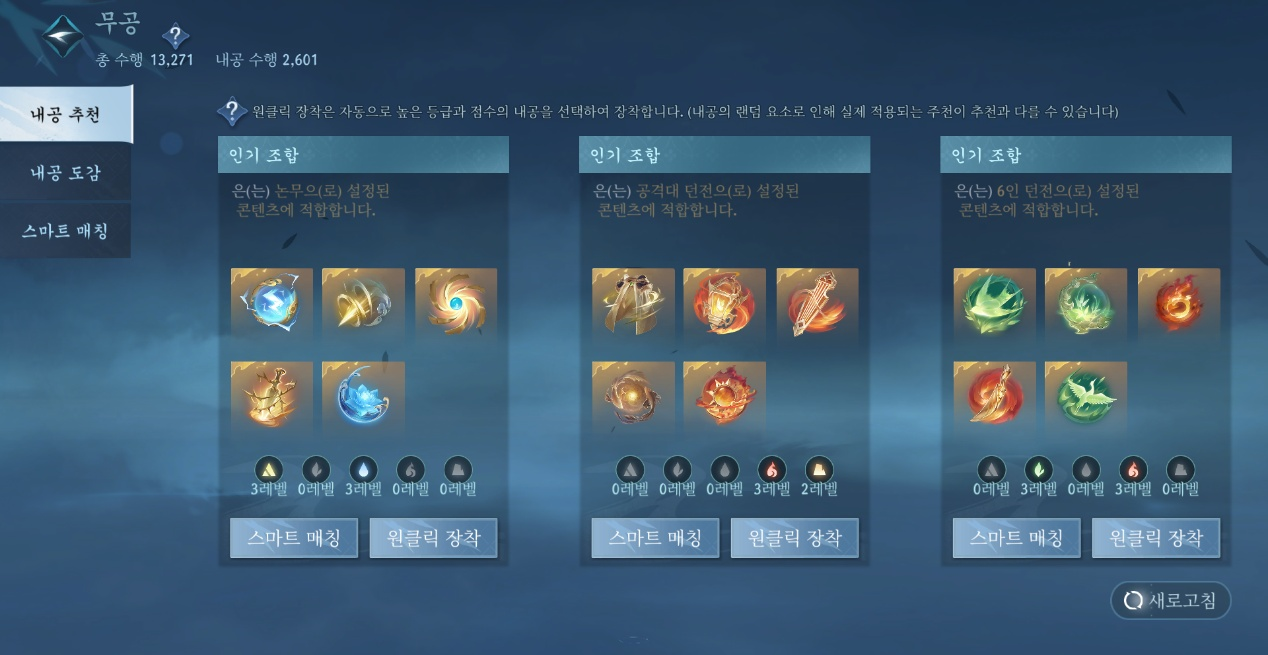Screen dimensions: 1268x655
Task: Open the 내공 도감 tab
Action: [65, 173]
